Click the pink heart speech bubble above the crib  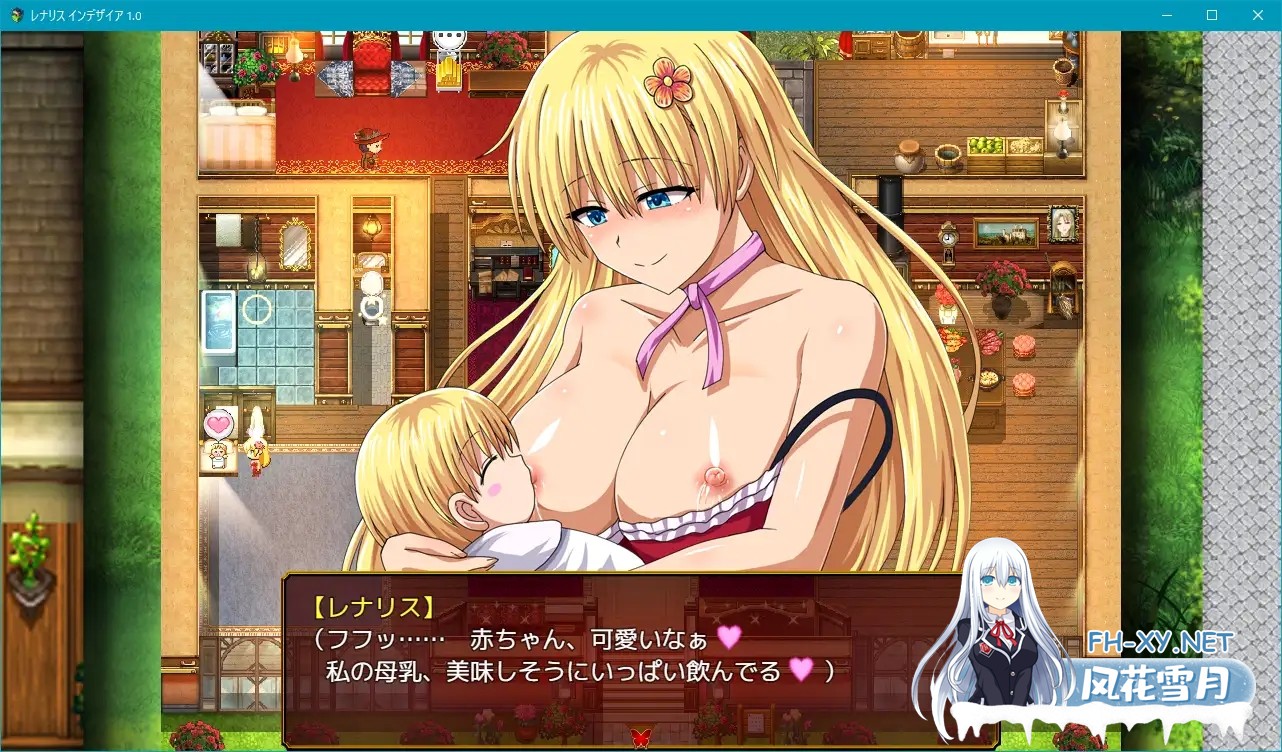pos(218,423)
